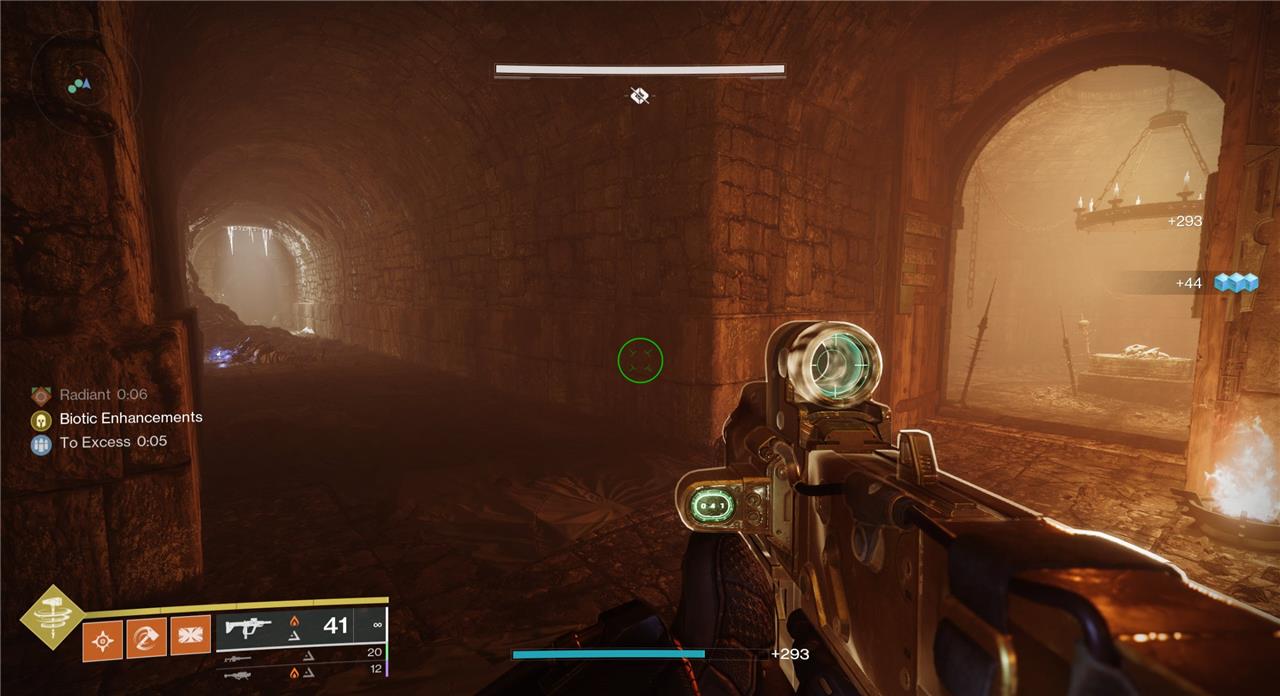1280x696 pixels.
Task: Click the blue glimmer cubes icon
Action: click(1235, 284)
